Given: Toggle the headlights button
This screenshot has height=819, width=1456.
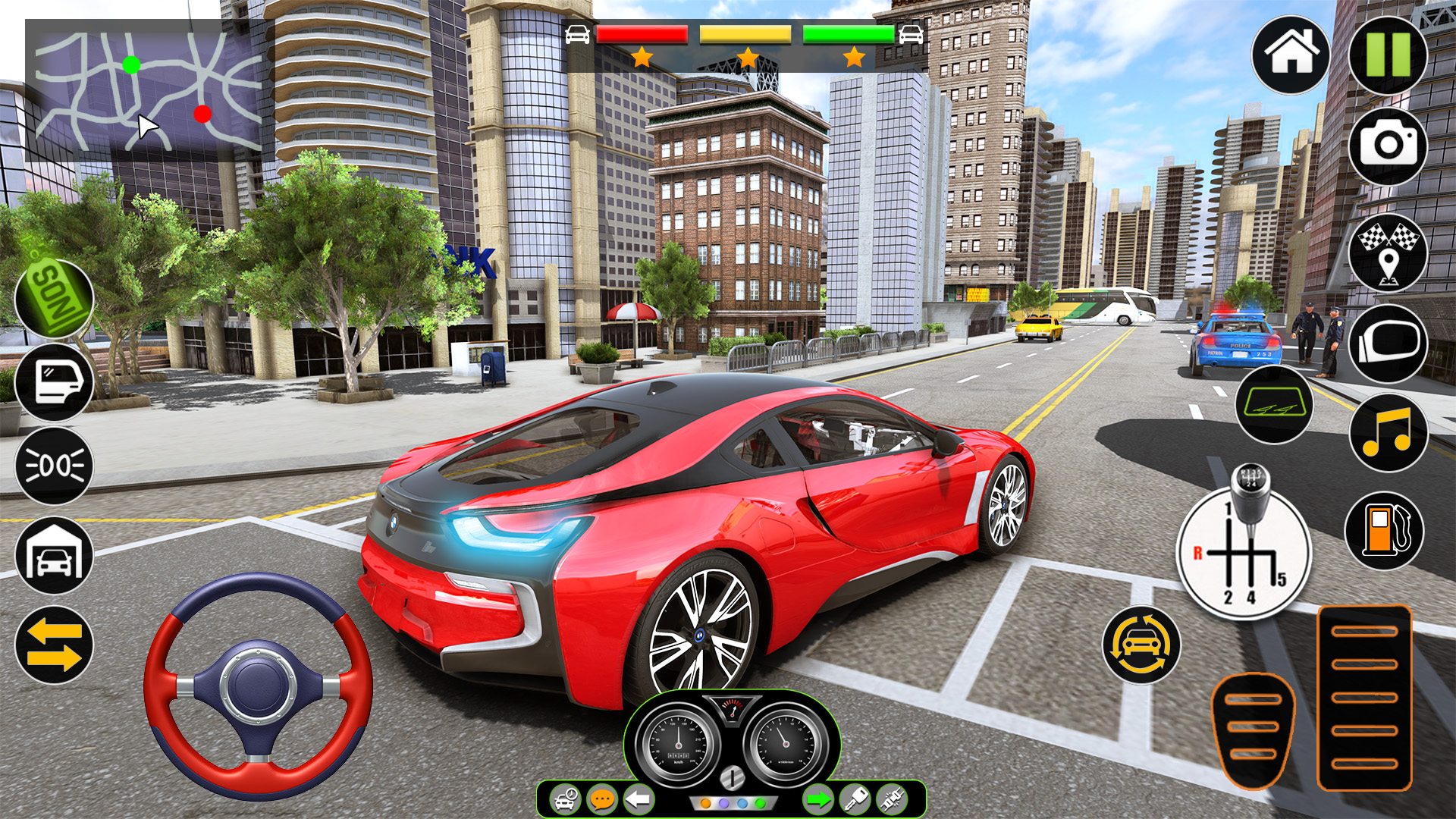Looking at the screenshot, I should point(54,466).
